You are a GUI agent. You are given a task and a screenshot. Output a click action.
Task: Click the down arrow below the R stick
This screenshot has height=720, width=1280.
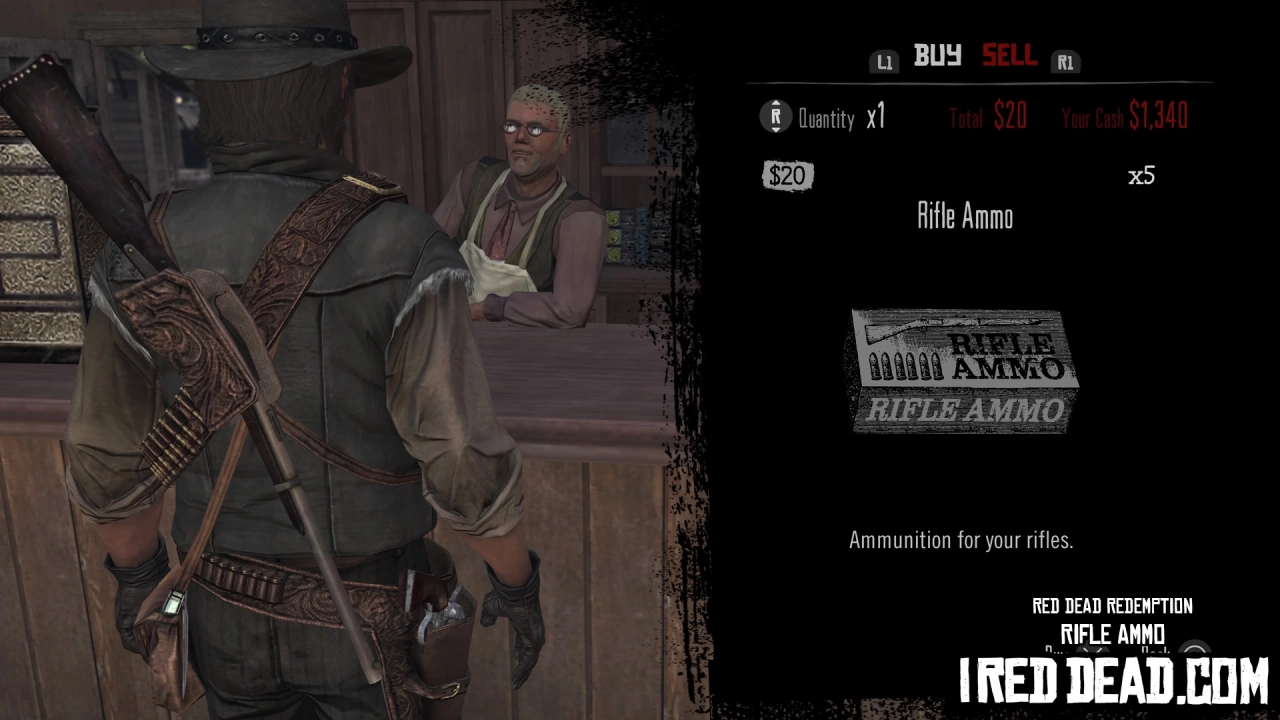776,130
